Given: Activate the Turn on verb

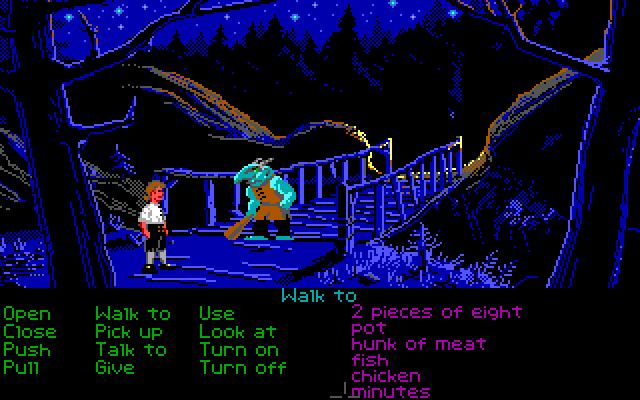Looking at the screenshot, I should click(238, 349).
